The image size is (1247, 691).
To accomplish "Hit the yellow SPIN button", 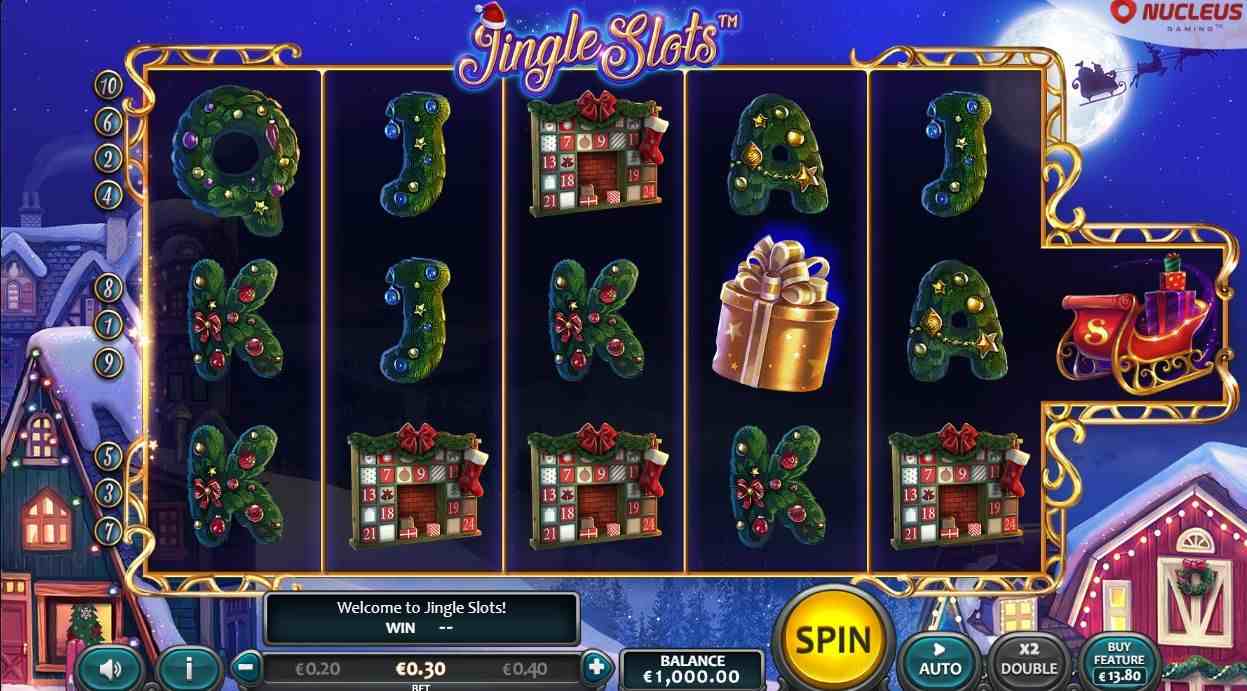I will pos(832,639).
